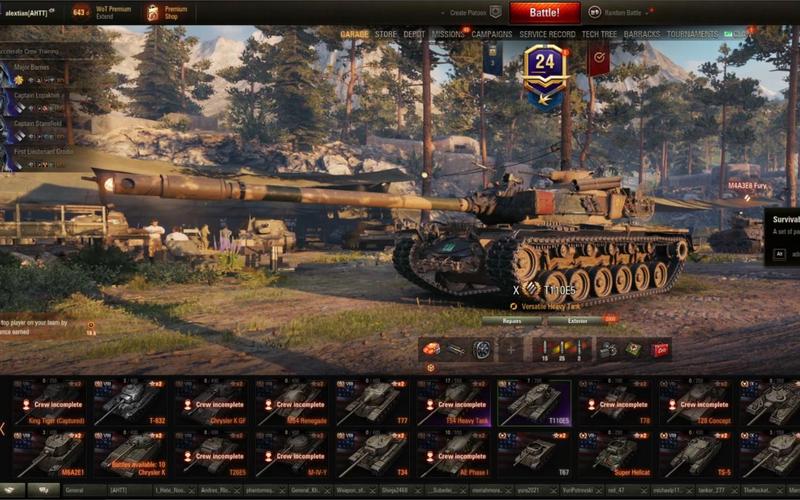800x500 pixels.
Task: Open the Missions tab
Action: [448, 34]
